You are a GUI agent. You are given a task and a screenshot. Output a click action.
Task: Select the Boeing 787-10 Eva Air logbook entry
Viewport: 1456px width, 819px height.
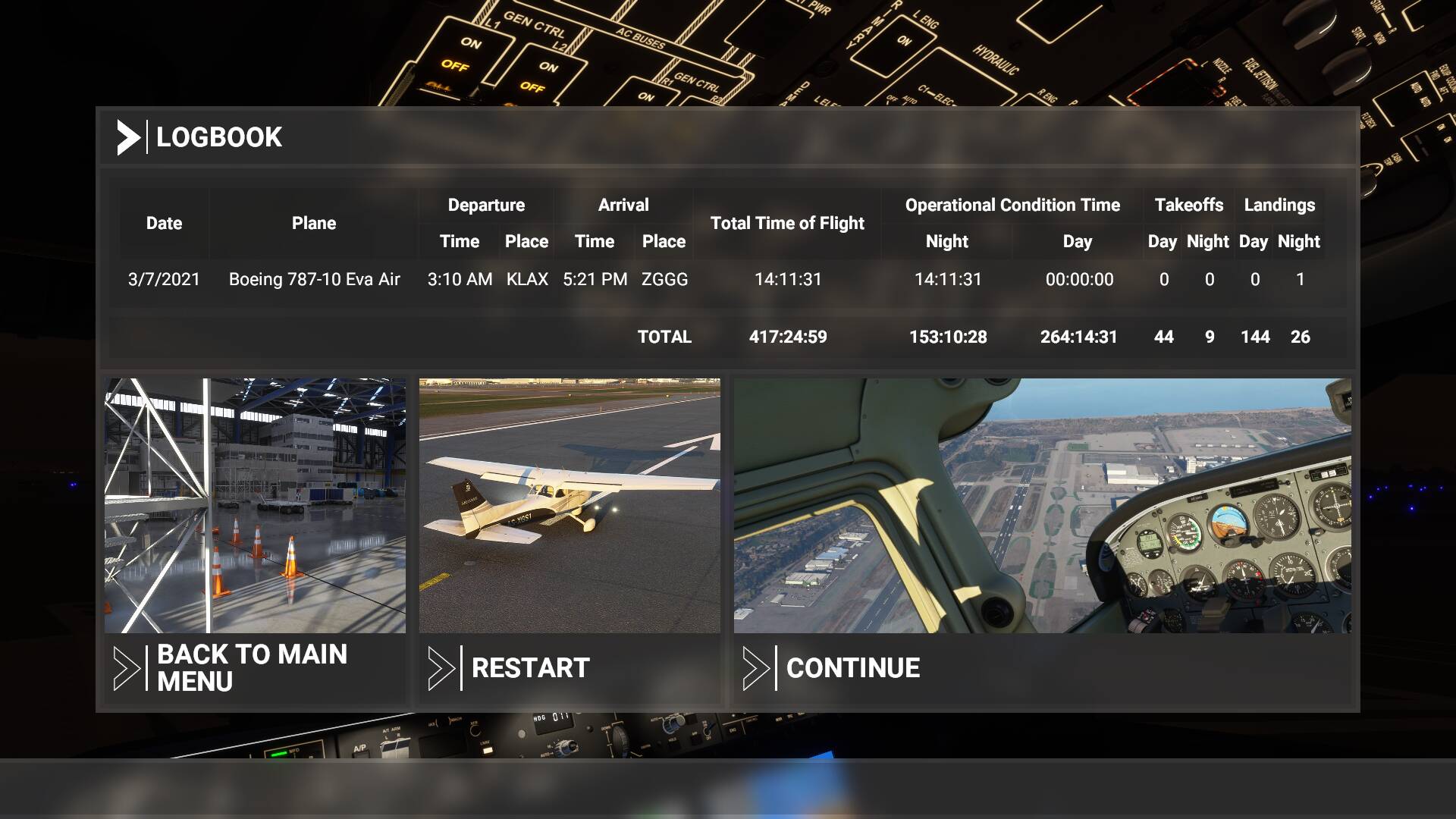(314, 279)
